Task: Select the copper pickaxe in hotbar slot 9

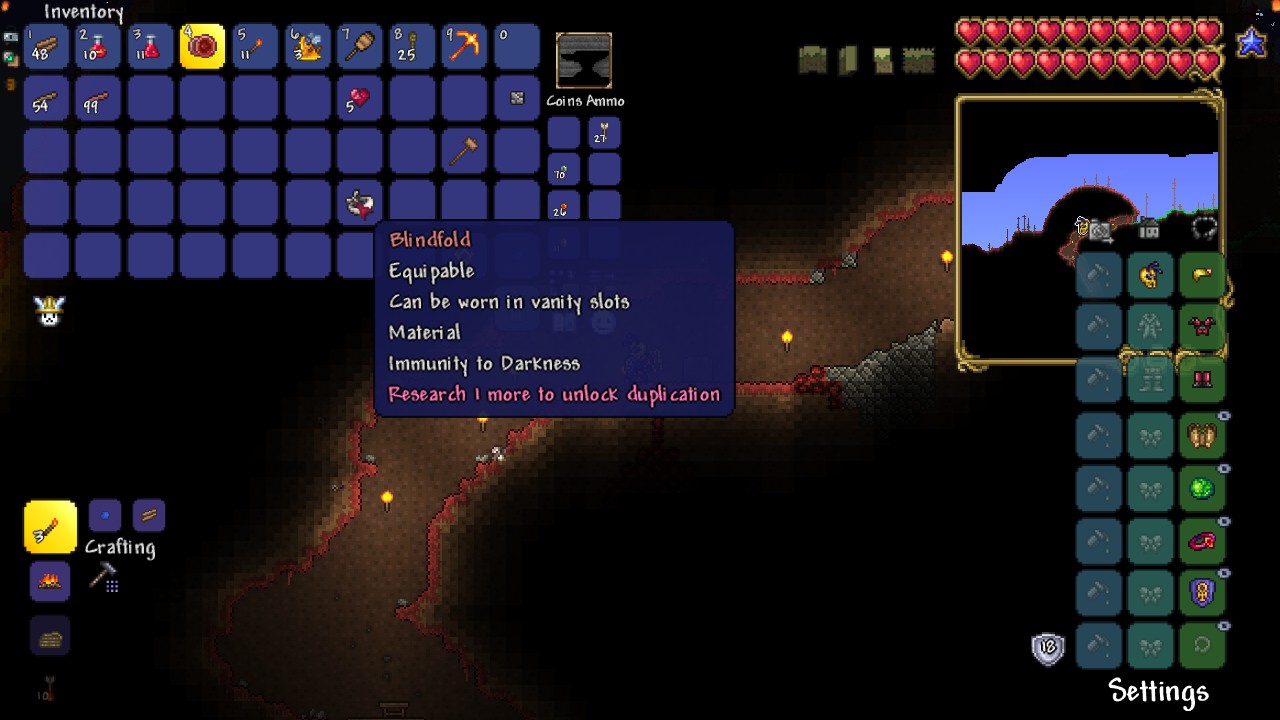Action: click(463, 45)
